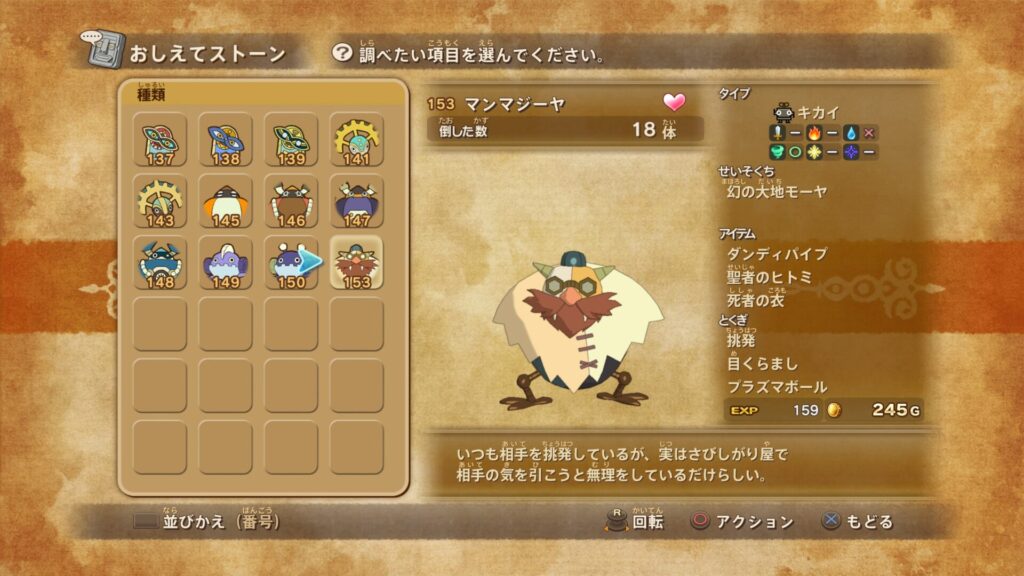Viewport: 1024px width, 576px height.
Task: Select the gear creature numbered 141
Action: tap(357, 141)
